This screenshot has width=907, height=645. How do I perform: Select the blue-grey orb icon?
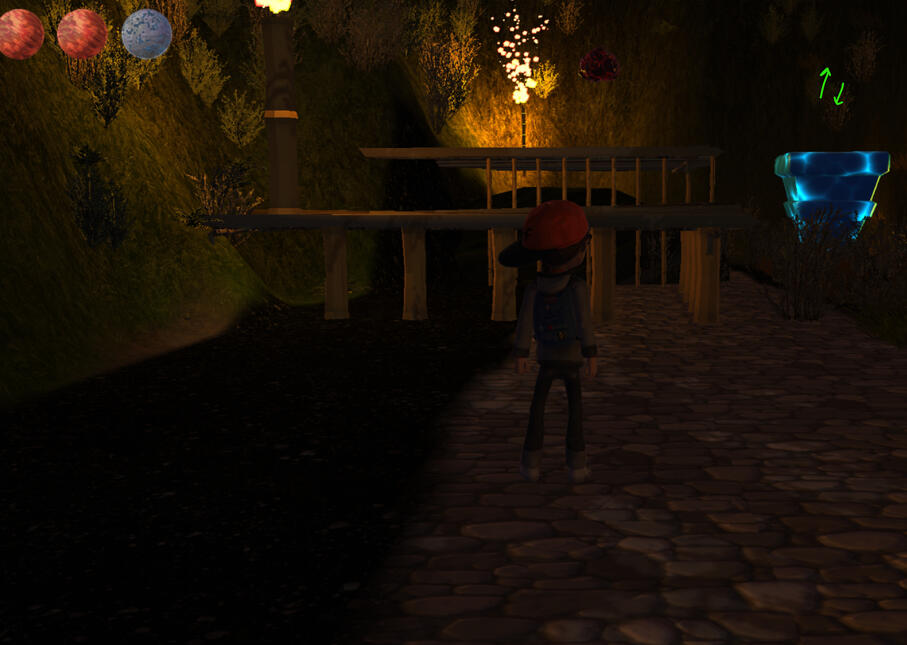coord(146,34)
